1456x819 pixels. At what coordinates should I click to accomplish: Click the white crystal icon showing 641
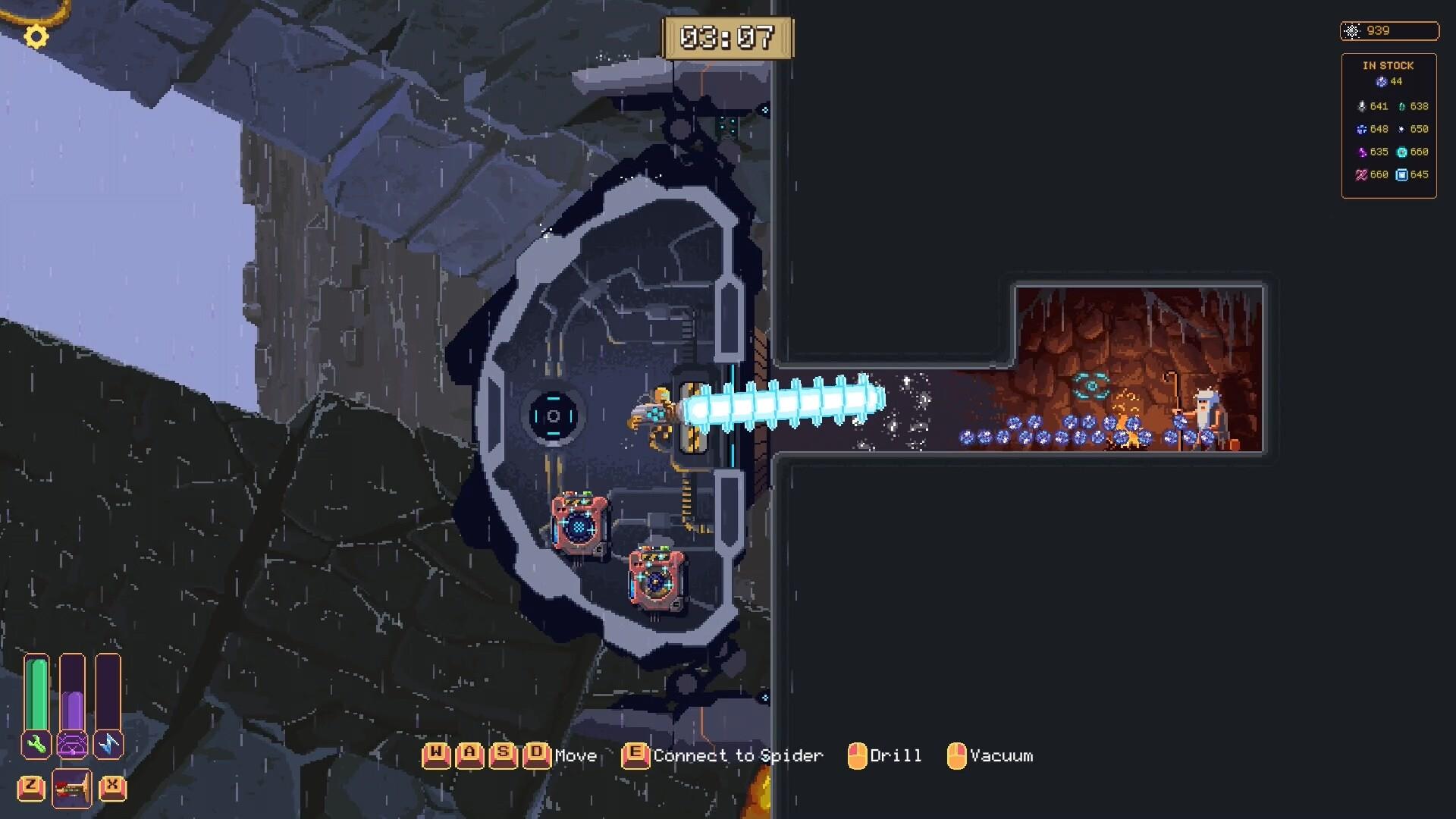pyautogui.click(x=1362, y=107)
